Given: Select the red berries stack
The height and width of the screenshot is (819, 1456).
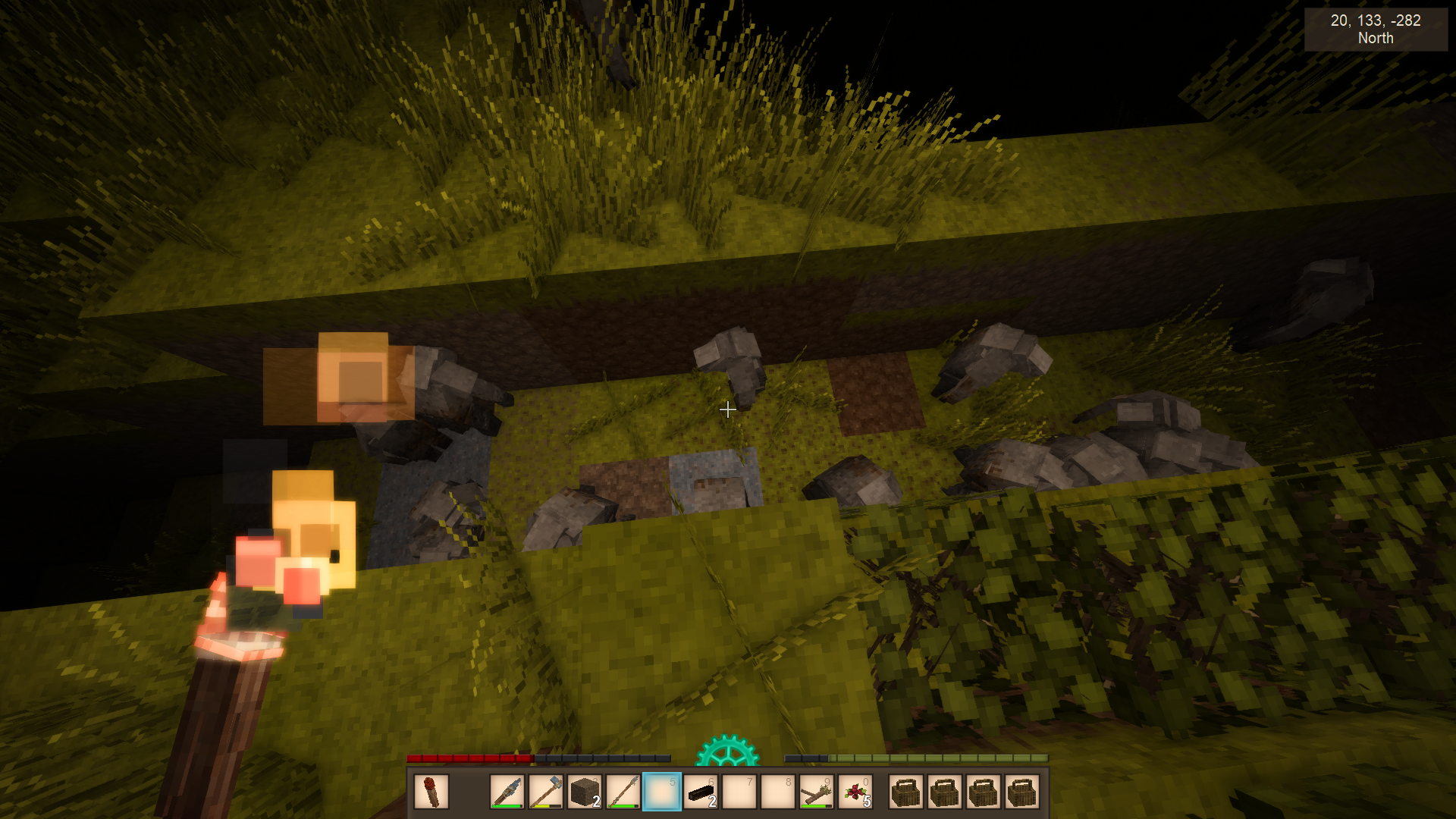Looking at the screenshot, I should pyautogui.click(x=855, y=792).
